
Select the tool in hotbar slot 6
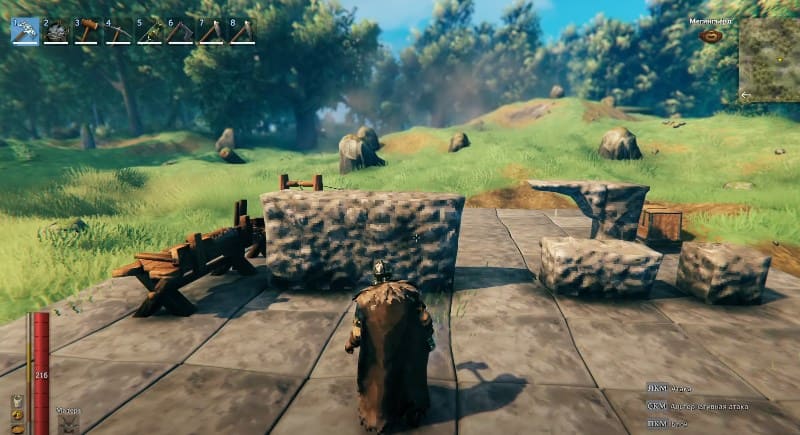click(x=180, y=31)
